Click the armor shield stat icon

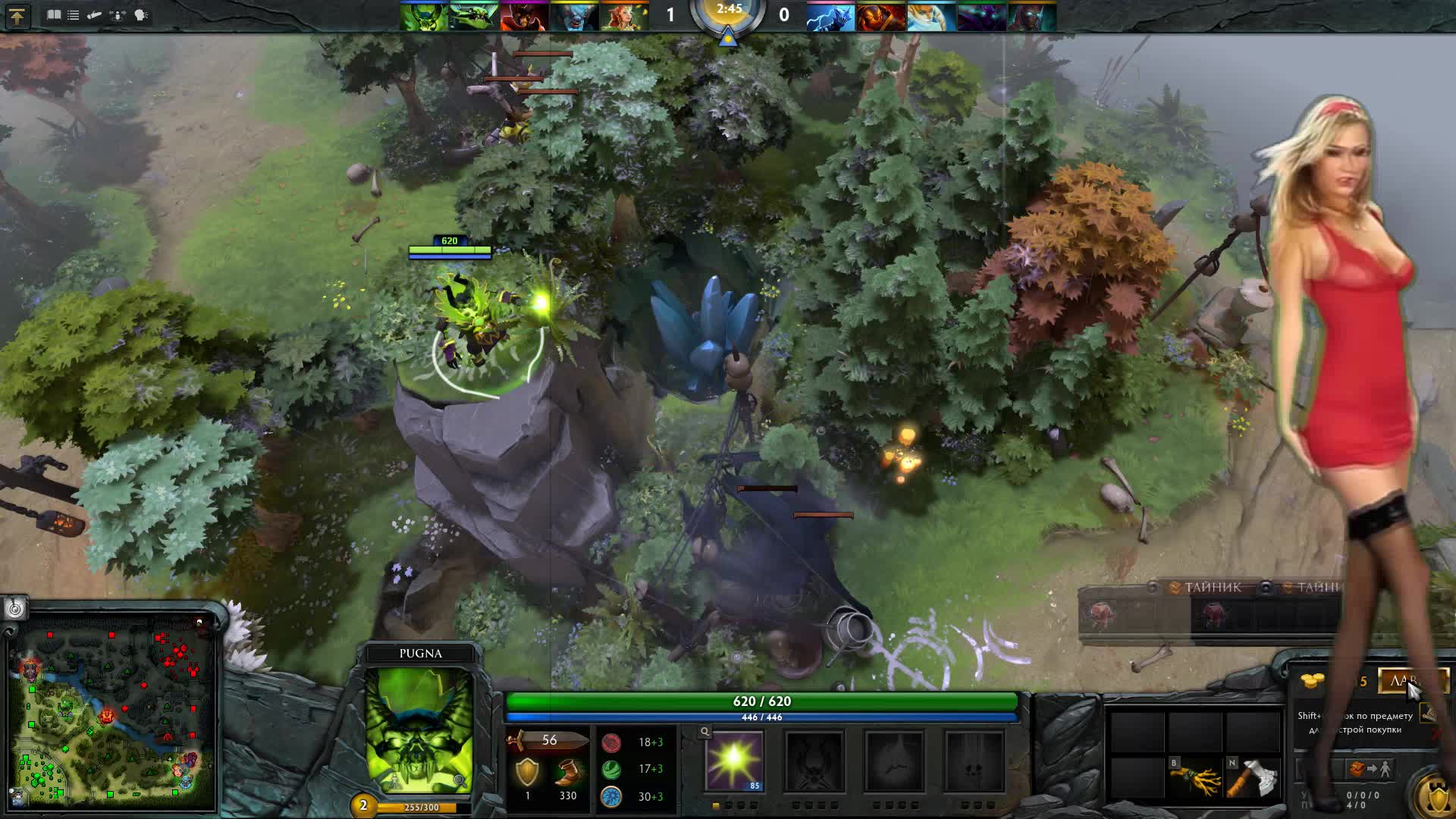tap(528, 772)
